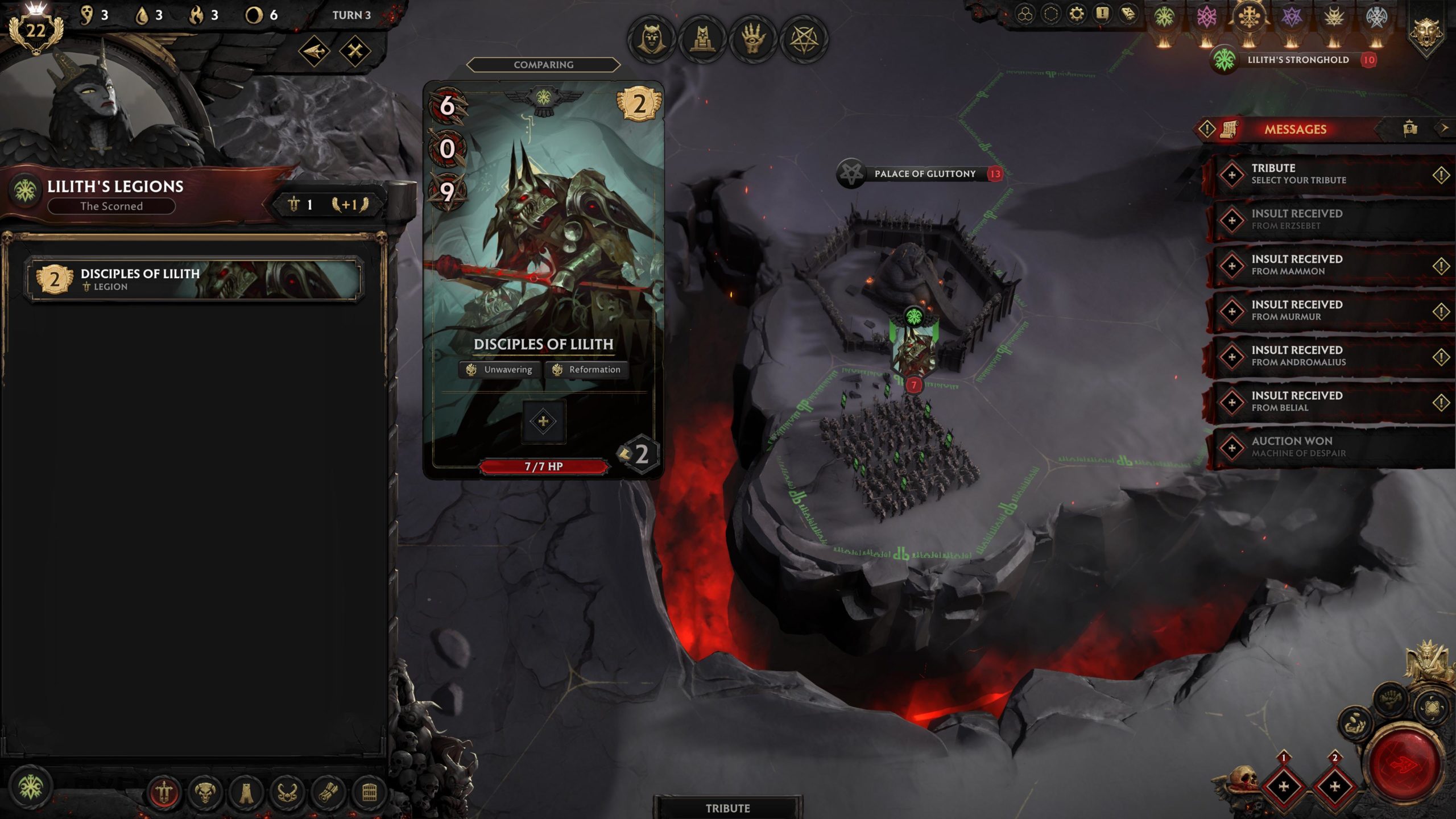
Task: Open the gear settings icon
Action: 1076,14
